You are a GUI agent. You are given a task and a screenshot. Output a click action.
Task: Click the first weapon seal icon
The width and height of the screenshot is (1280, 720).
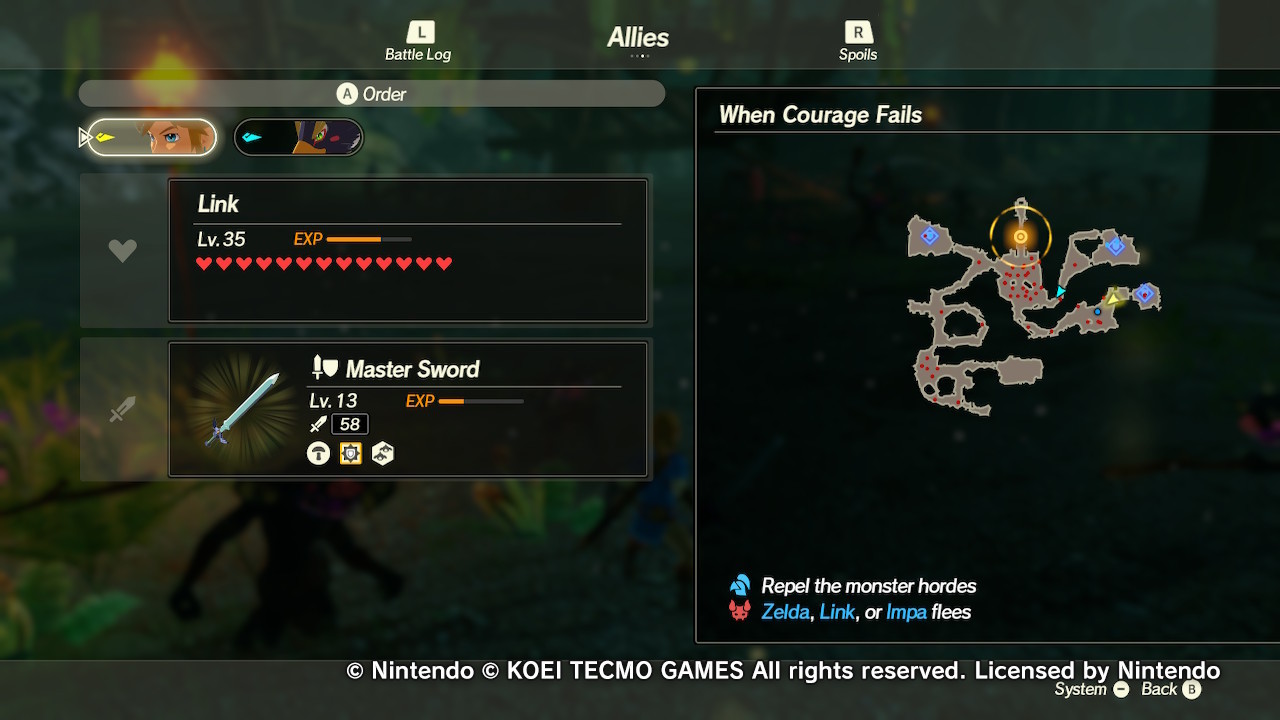click(318, 453)
